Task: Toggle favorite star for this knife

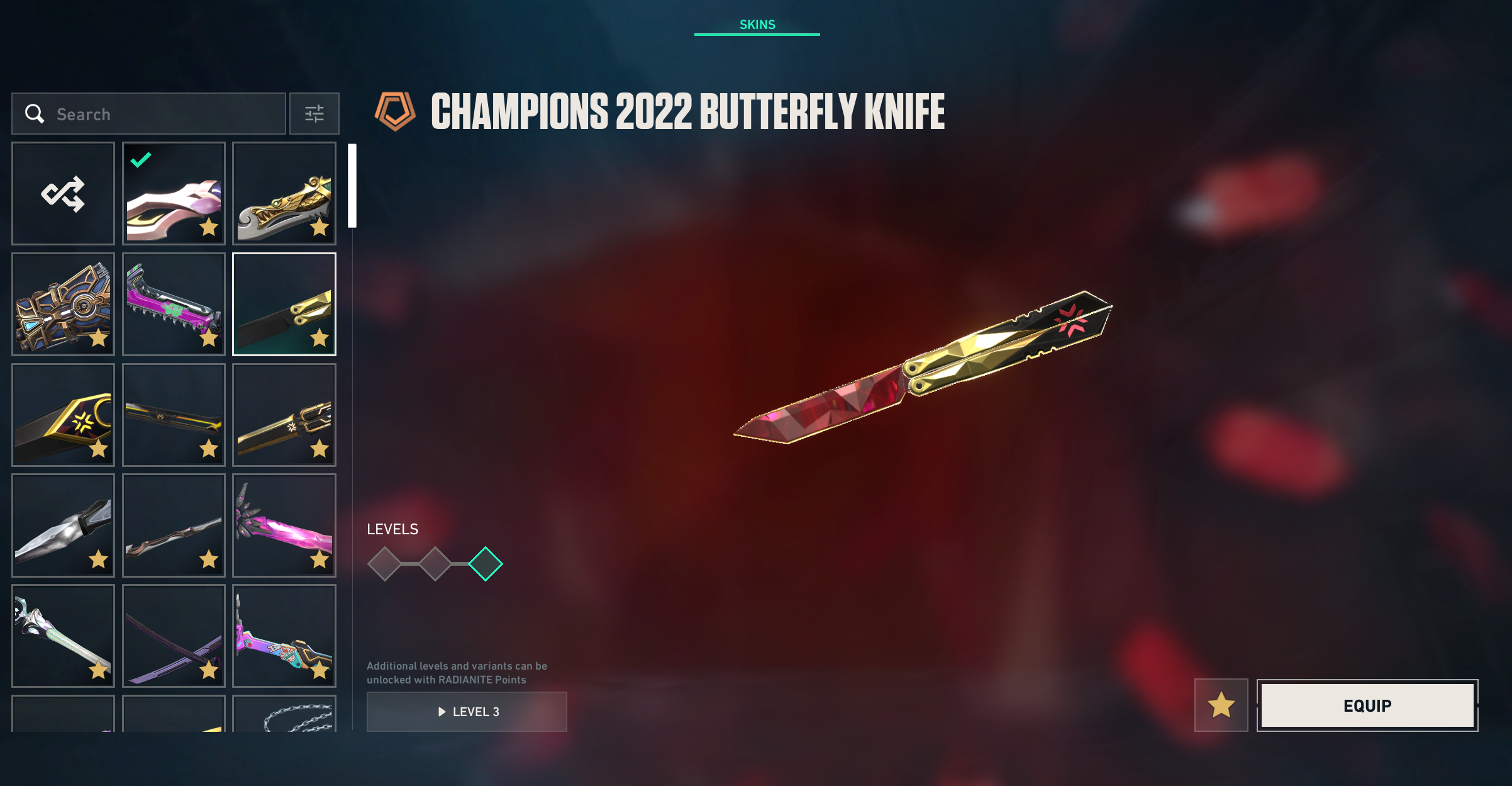Action: (x=1221, y=705)
